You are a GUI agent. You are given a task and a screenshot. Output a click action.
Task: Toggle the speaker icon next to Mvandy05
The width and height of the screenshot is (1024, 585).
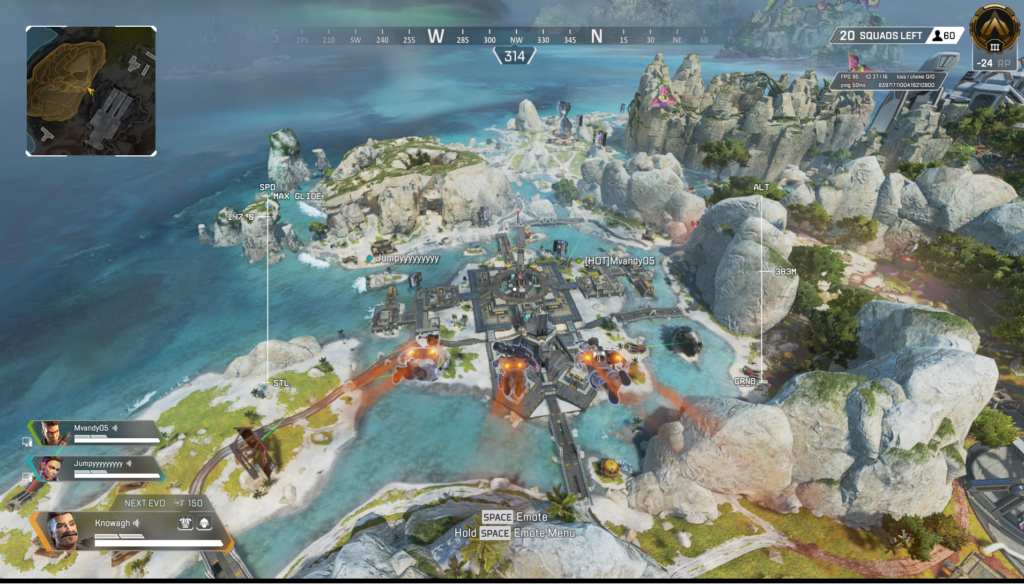coord(115,428)
